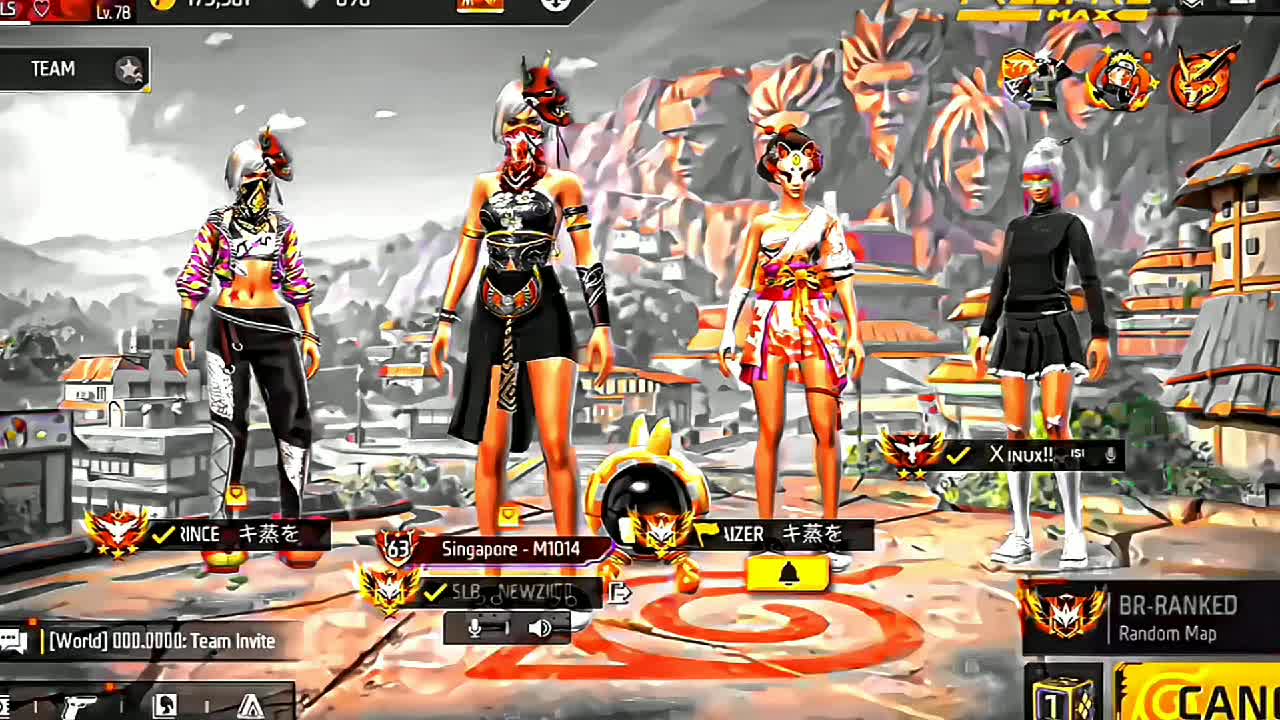This screenshot has width=1280, height=720.
Task: Click the triangular A icon in bottom bar
Action: click(250, 705)
